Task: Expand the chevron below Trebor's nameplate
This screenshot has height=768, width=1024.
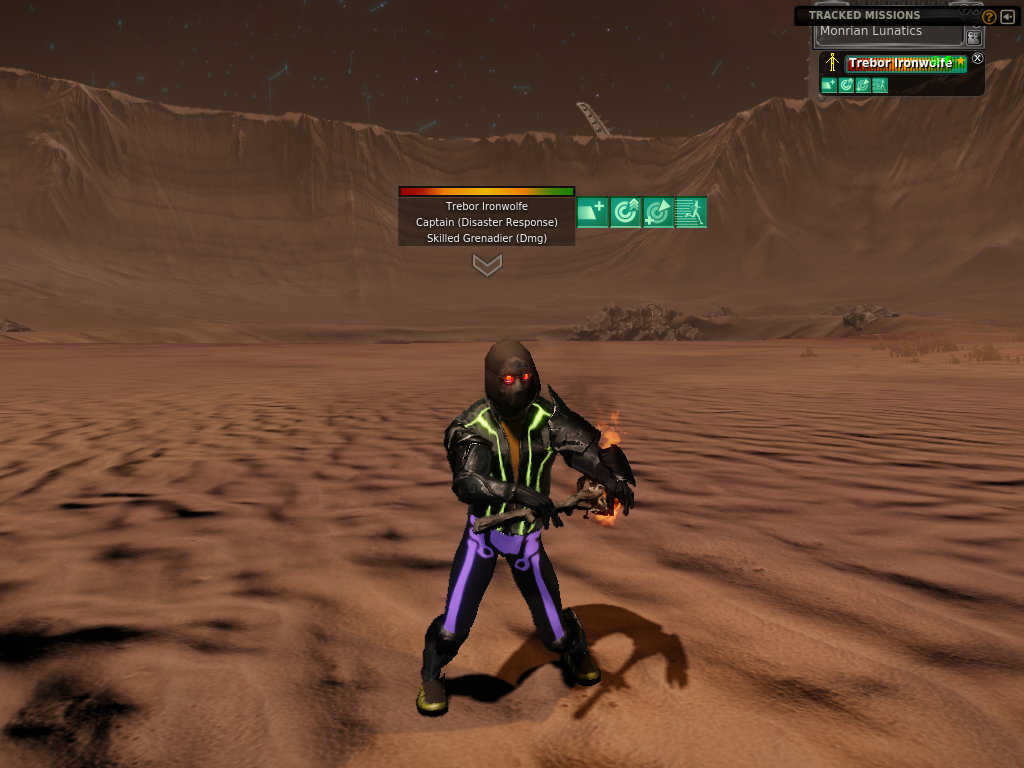Action: 487,265
